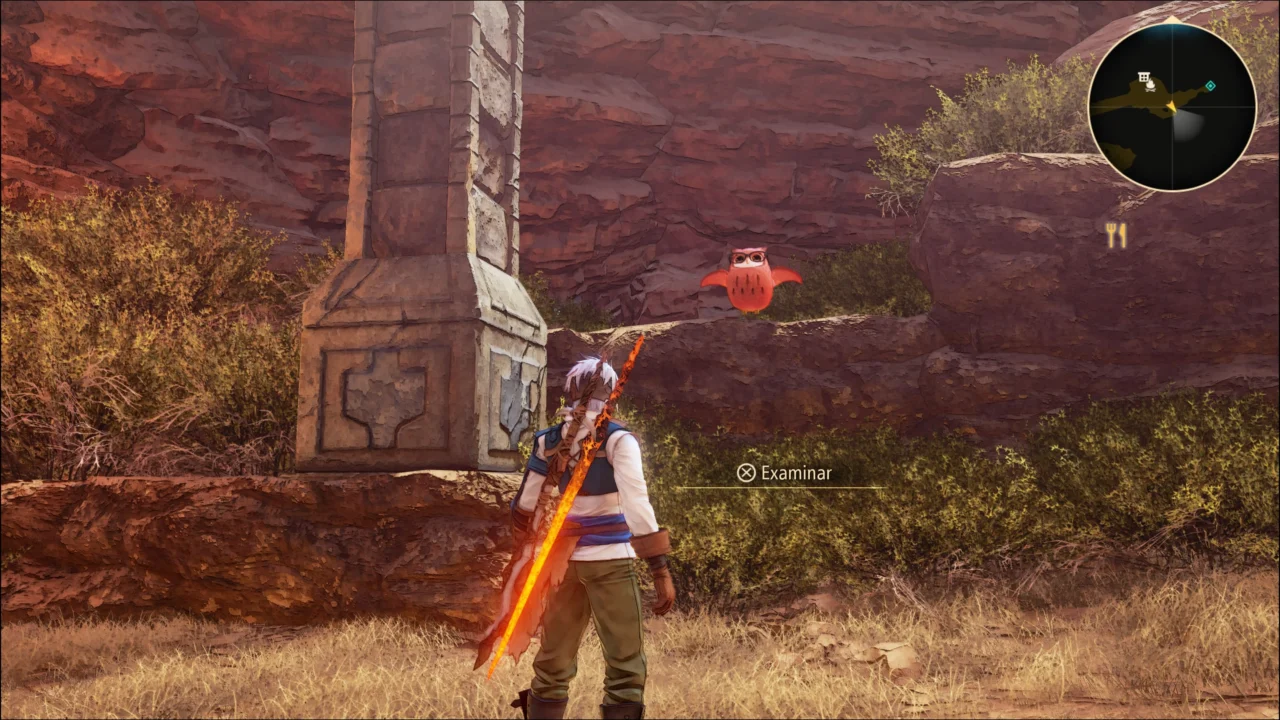Select the teal diamond objective marker on minimap
1280x720 pixels.
tap(1210, 86)
